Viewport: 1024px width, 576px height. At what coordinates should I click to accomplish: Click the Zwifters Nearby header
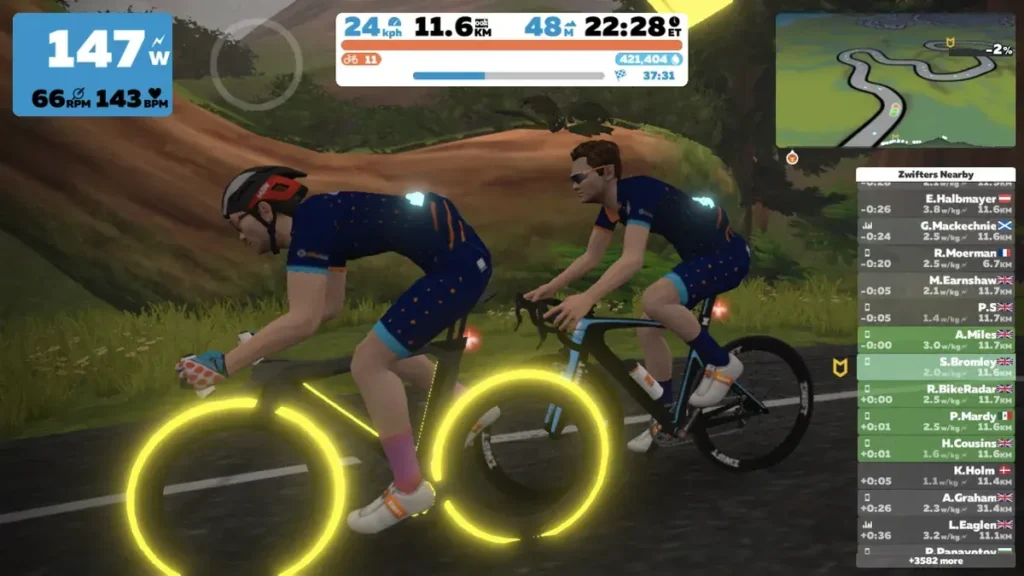[935, 174]
